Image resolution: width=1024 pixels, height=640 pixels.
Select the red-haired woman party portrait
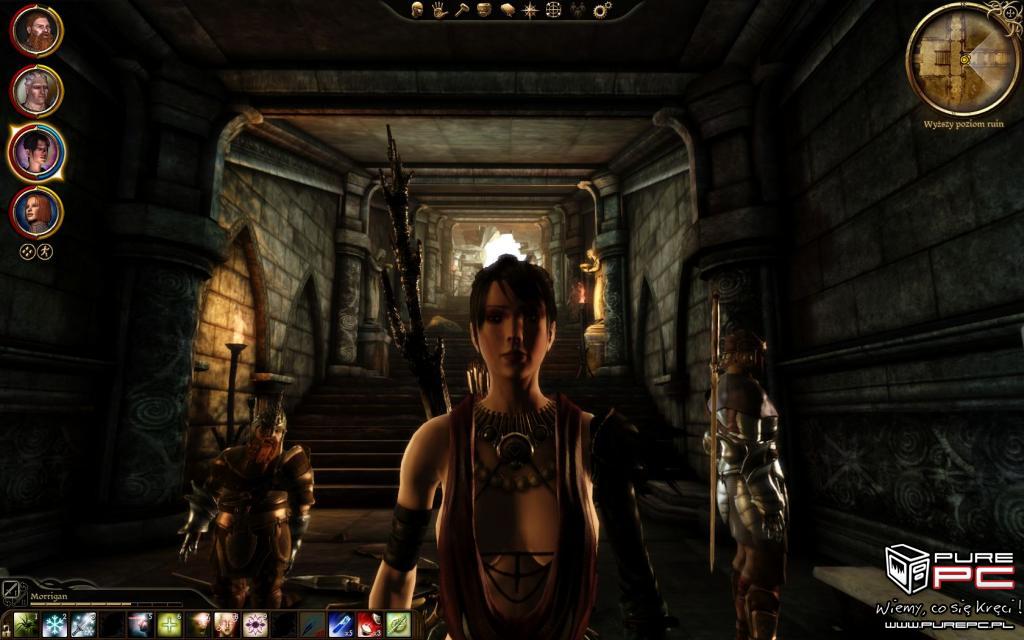coord(37,212)
